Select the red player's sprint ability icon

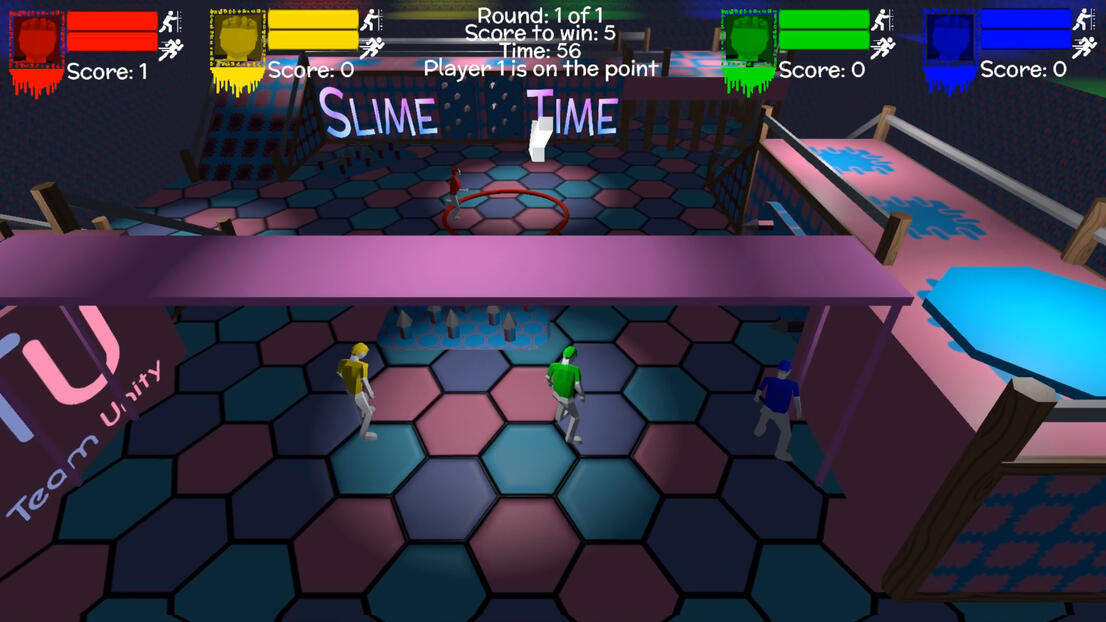(171, 48)
